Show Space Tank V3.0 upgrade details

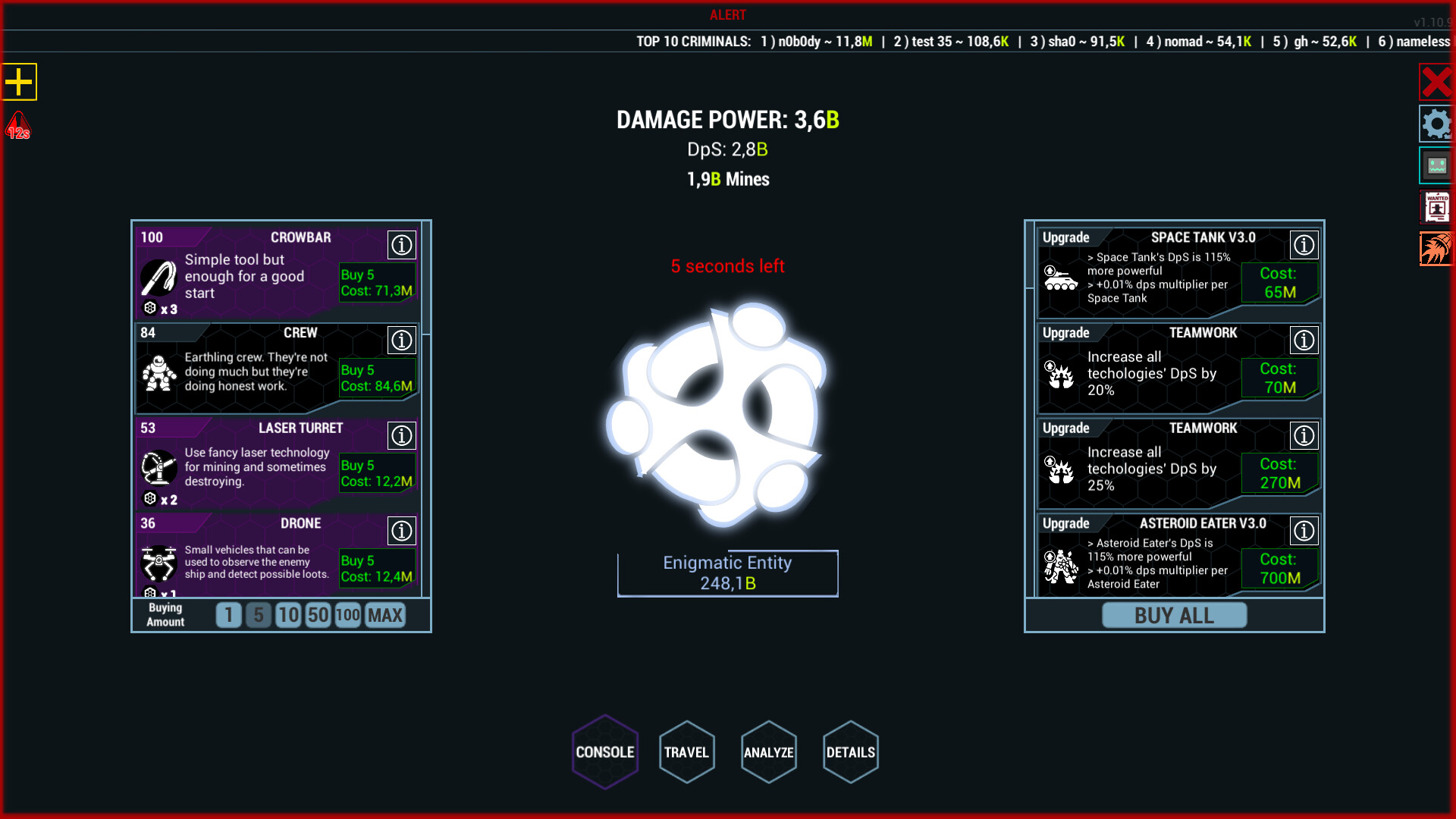tap(1305, 244)
